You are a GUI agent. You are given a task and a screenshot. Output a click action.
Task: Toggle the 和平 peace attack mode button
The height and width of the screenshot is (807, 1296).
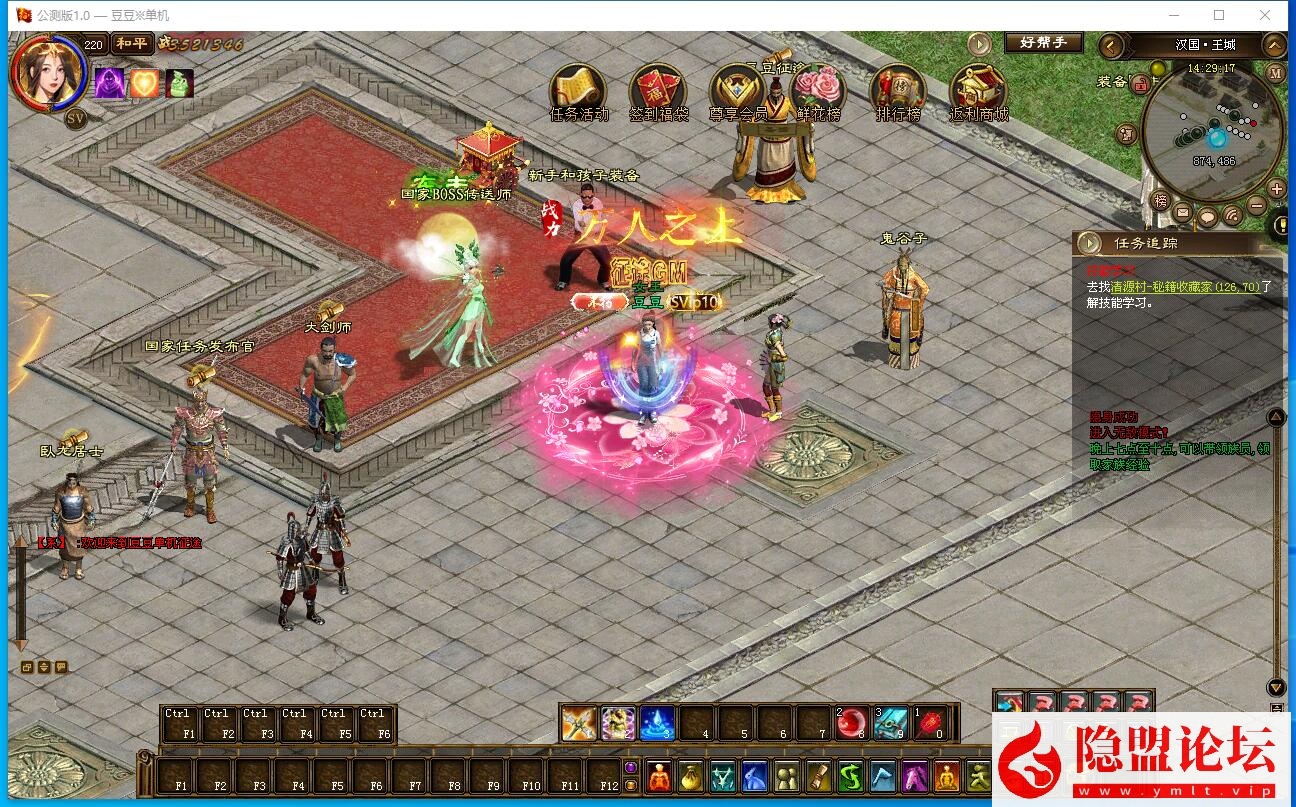point(131,43)
